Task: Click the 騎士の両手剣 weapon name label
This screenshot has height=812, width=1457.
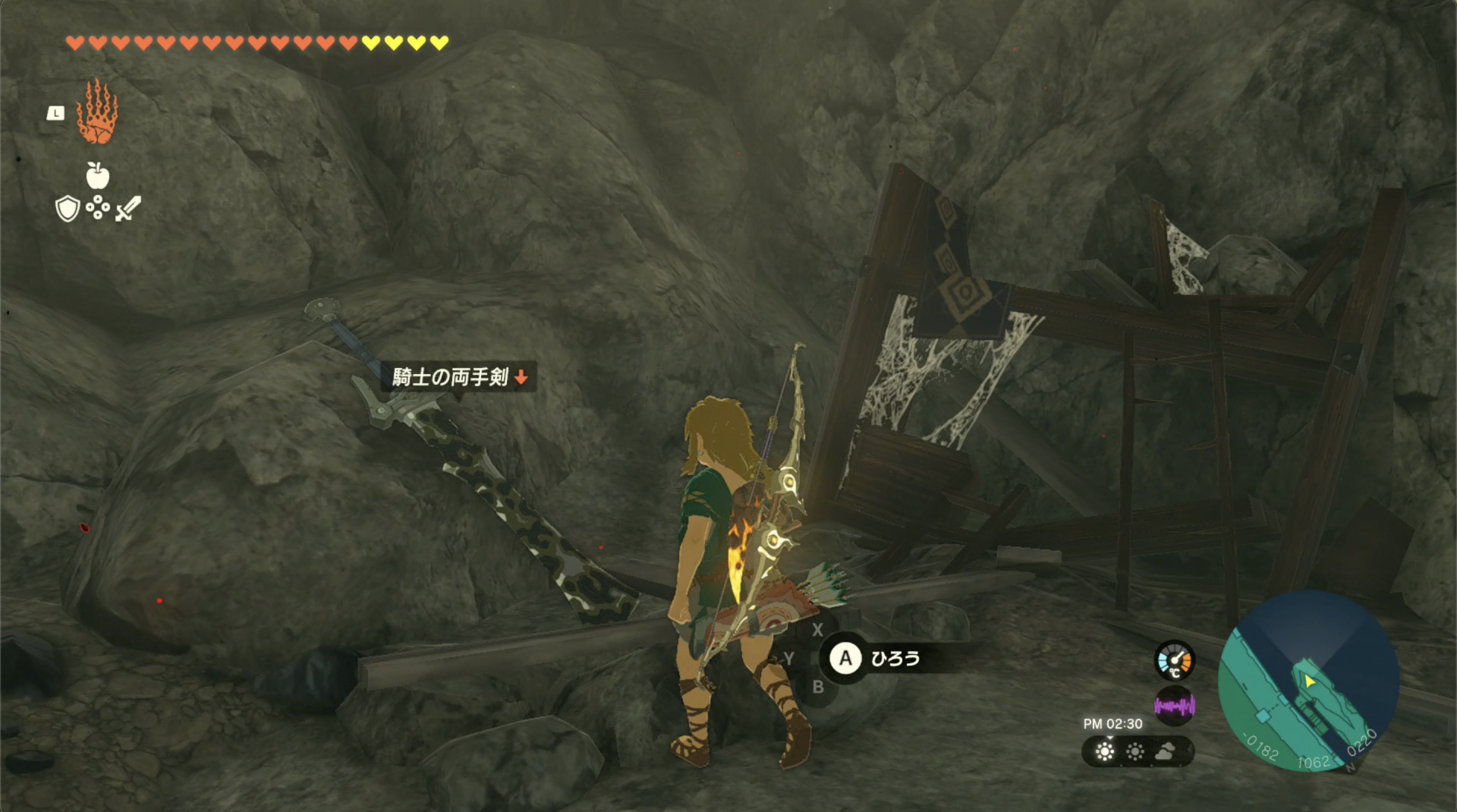Action: 452,376
